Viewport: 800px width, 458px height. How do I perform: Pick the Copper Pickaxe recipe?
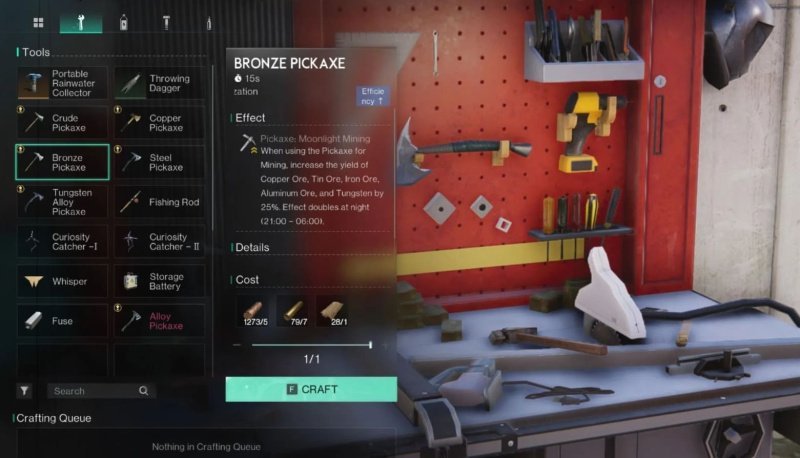[159, 123]
